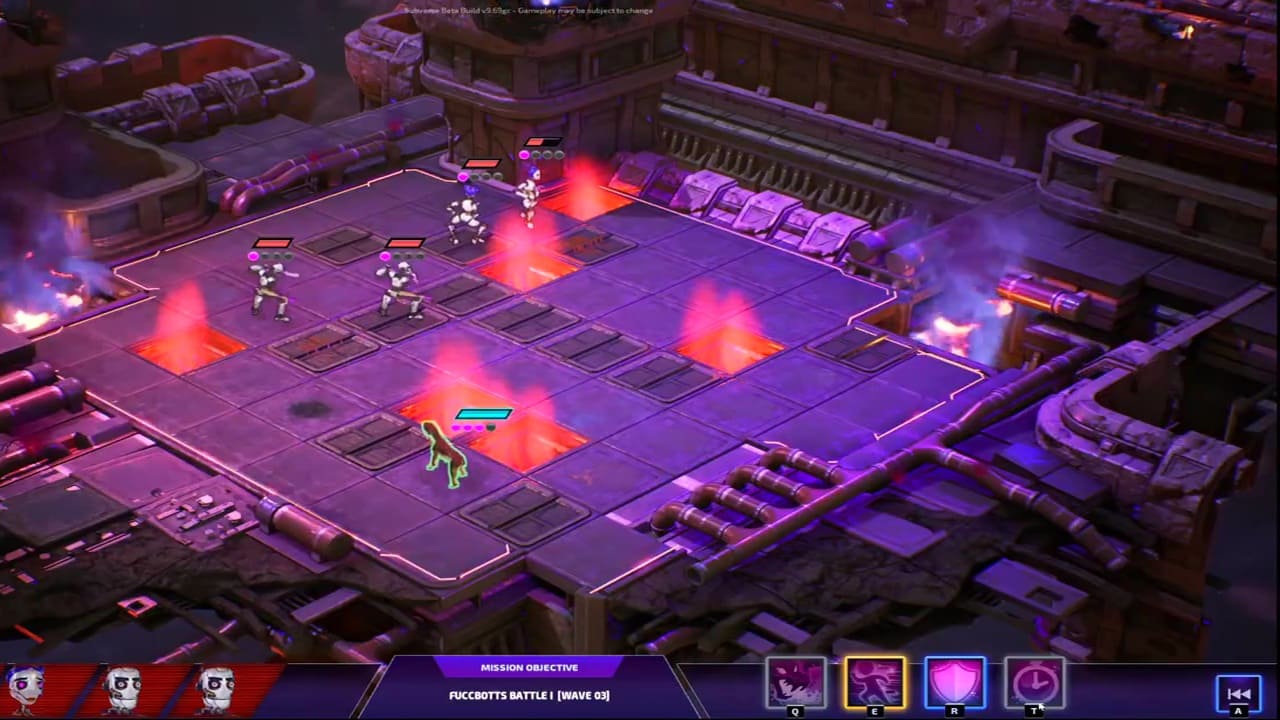Click the rewind button with skip-back arrows
1280x720 pixels.
click(x=1238, y=693)
